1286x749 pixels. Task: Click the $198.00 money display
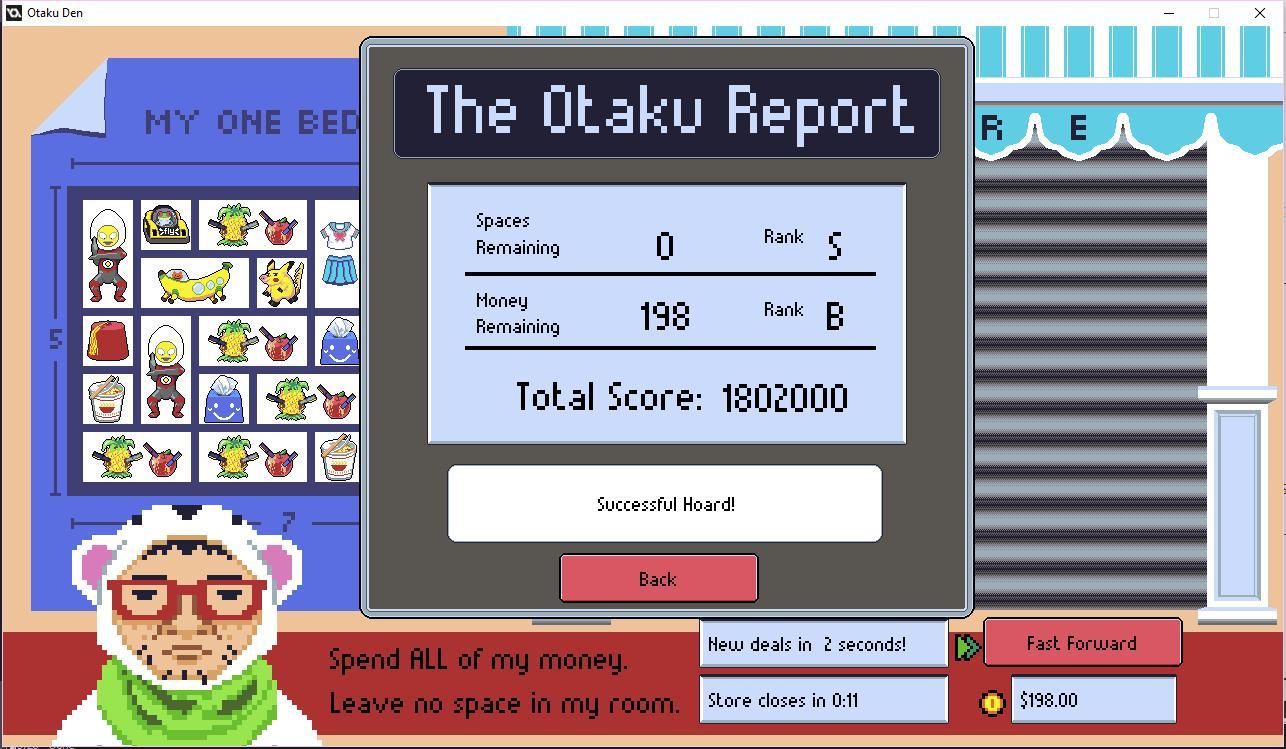(1093, 701)
